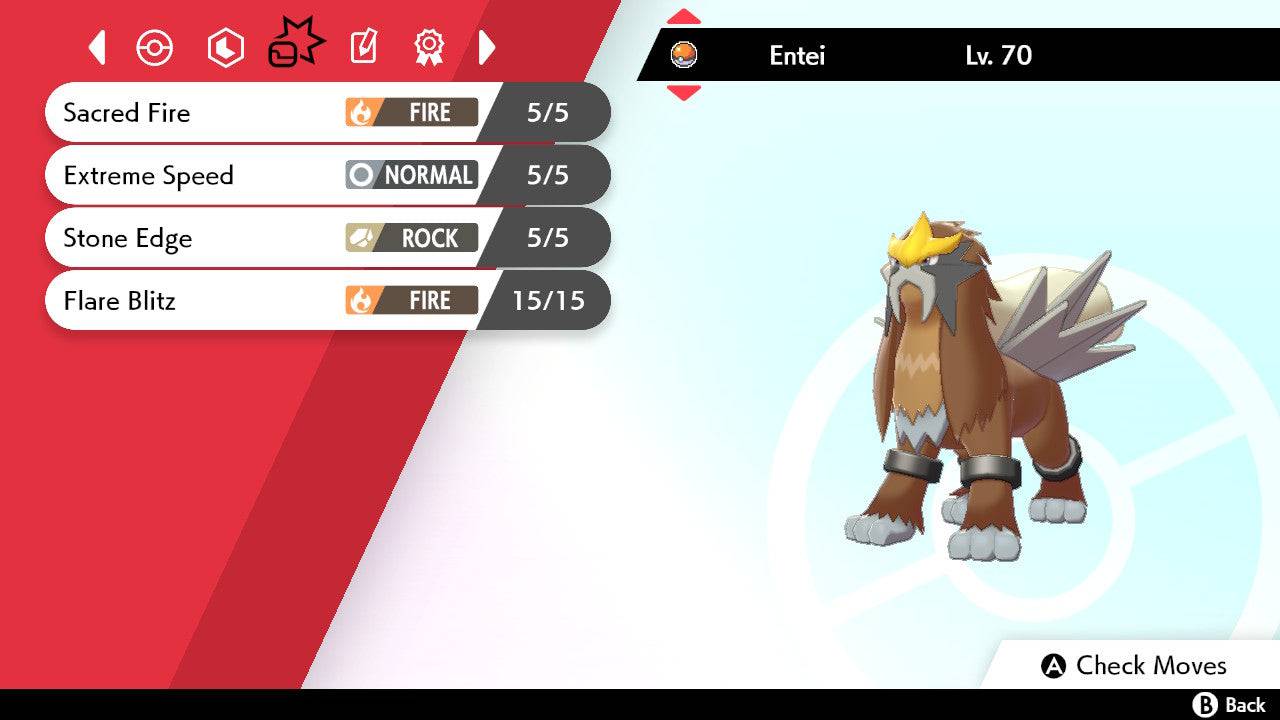Screen dimensions: 1280x720
Task: Select the stats hexagon tab icon
Action: pyautogui.click(x=225, y=46)
